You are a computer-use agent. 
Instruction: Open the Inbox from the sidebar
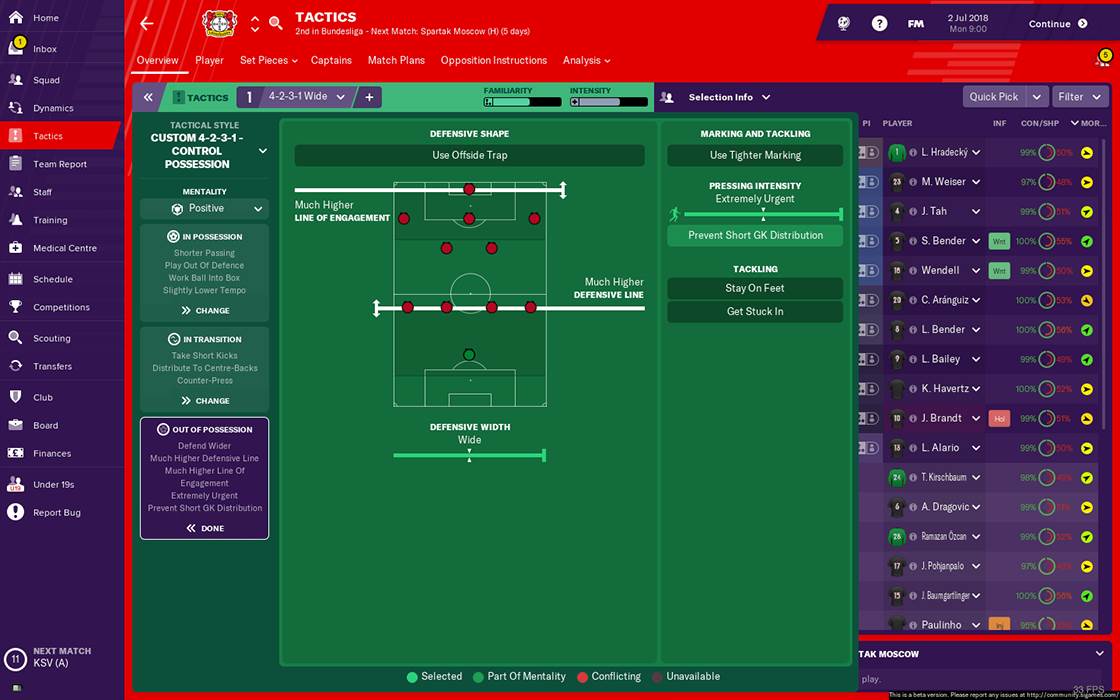point(45,49)
